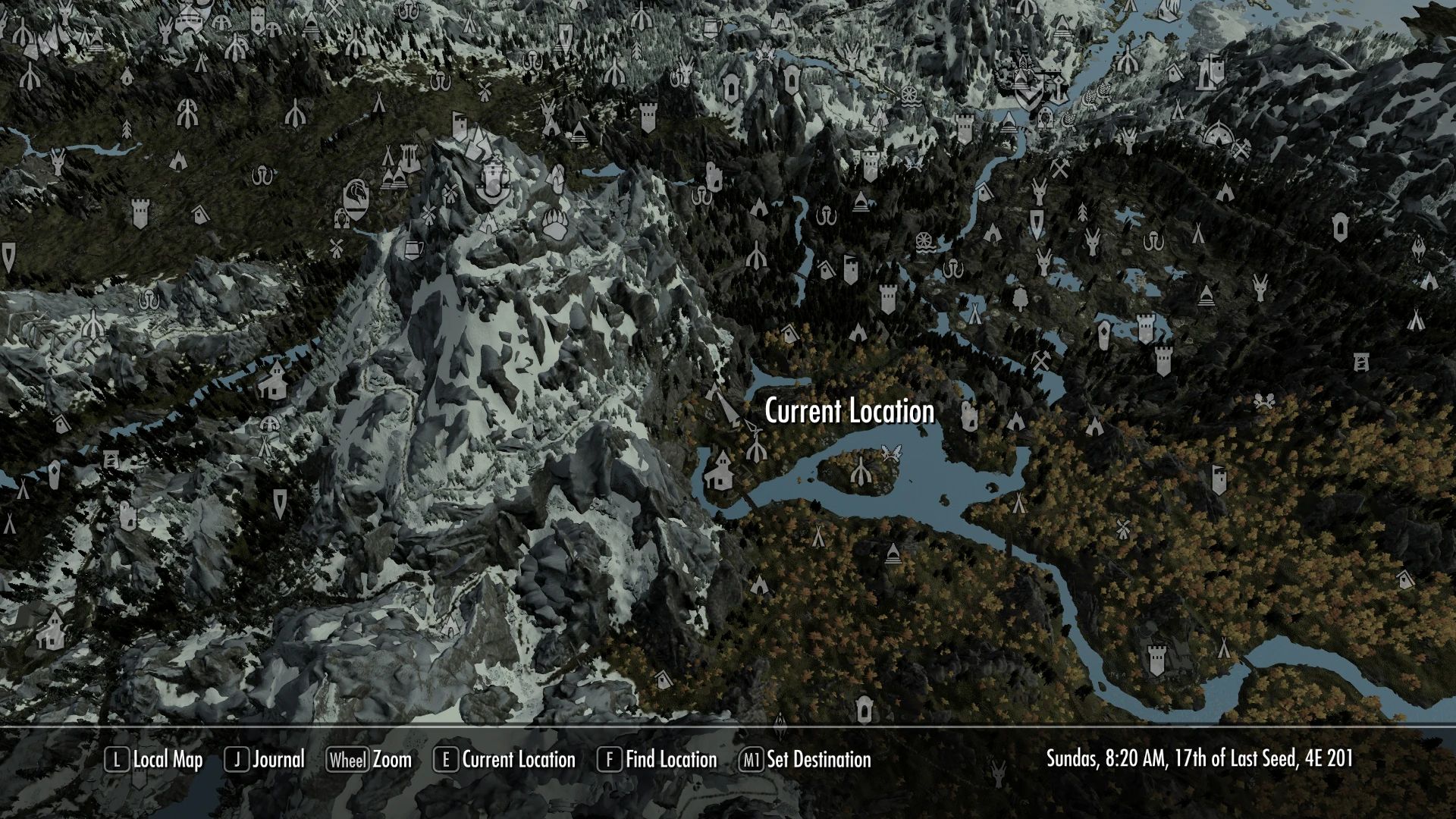Select the crossed-pickaxes mine marker
Image resolution: width=1456 pixels, height=819 pixels.
pos(1041,362)
